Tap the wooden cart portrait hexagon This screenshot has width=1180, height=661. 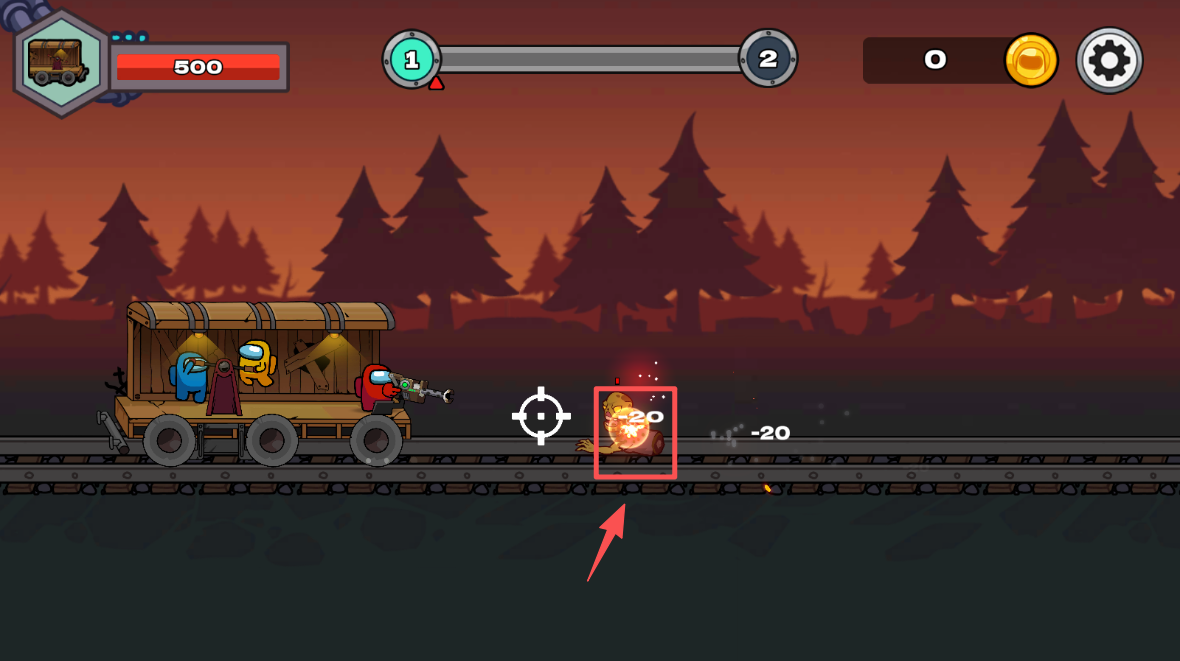tap(60, 62)
